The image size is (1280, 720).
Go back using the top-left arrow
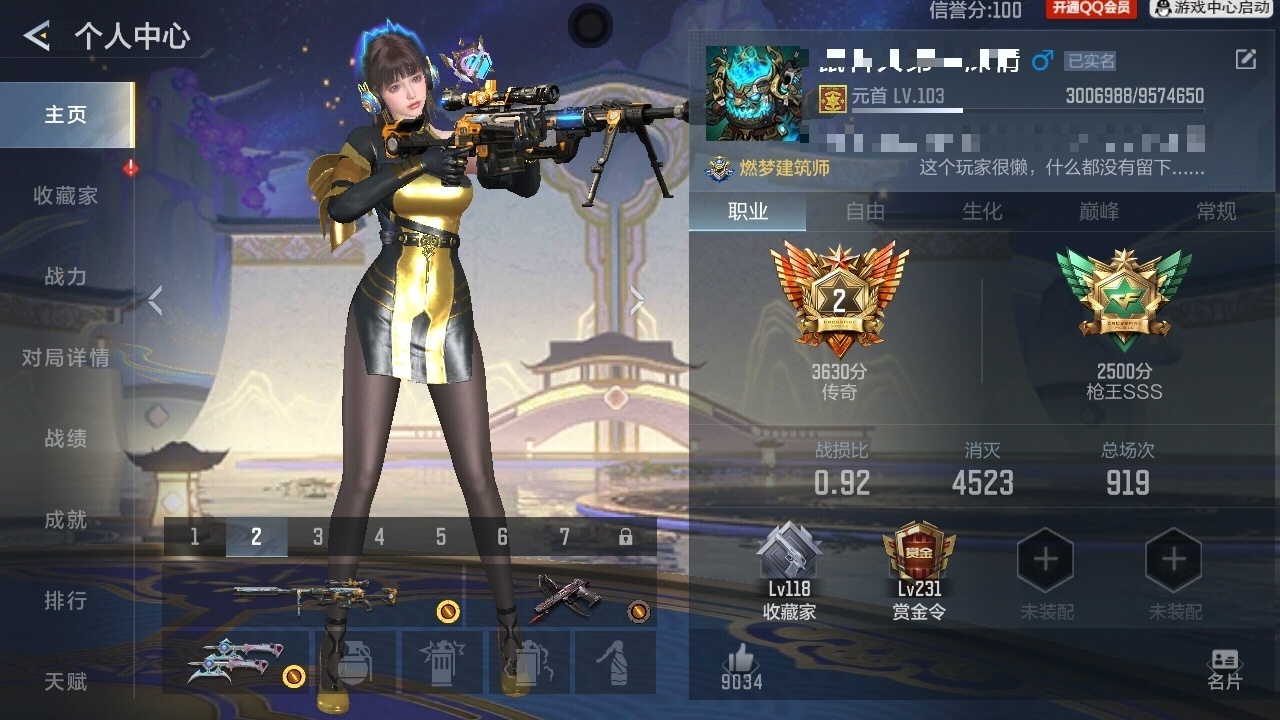[x=37, y=37]
